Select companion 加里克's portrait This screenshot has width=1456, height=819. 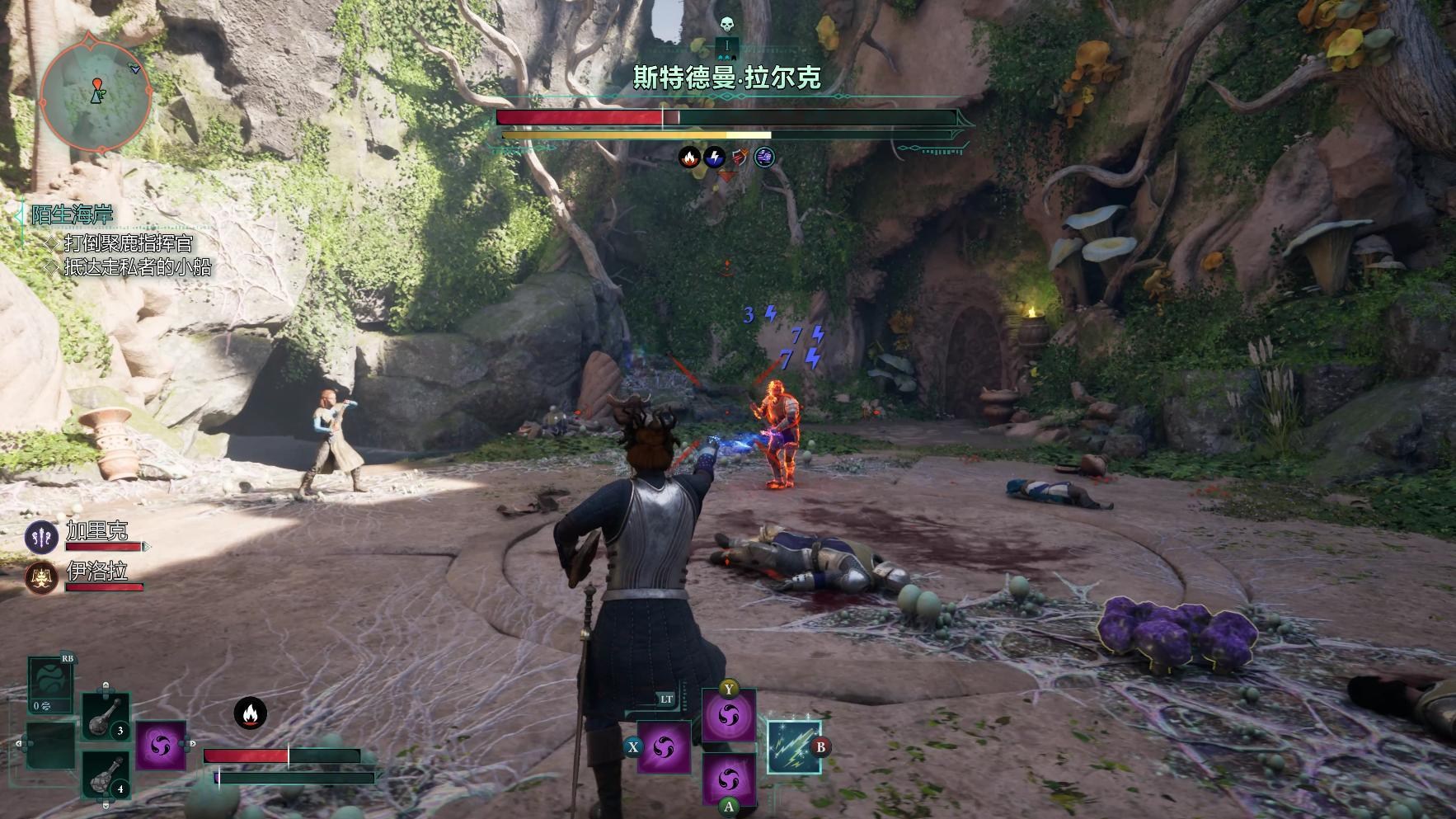[x=41, y=537]
